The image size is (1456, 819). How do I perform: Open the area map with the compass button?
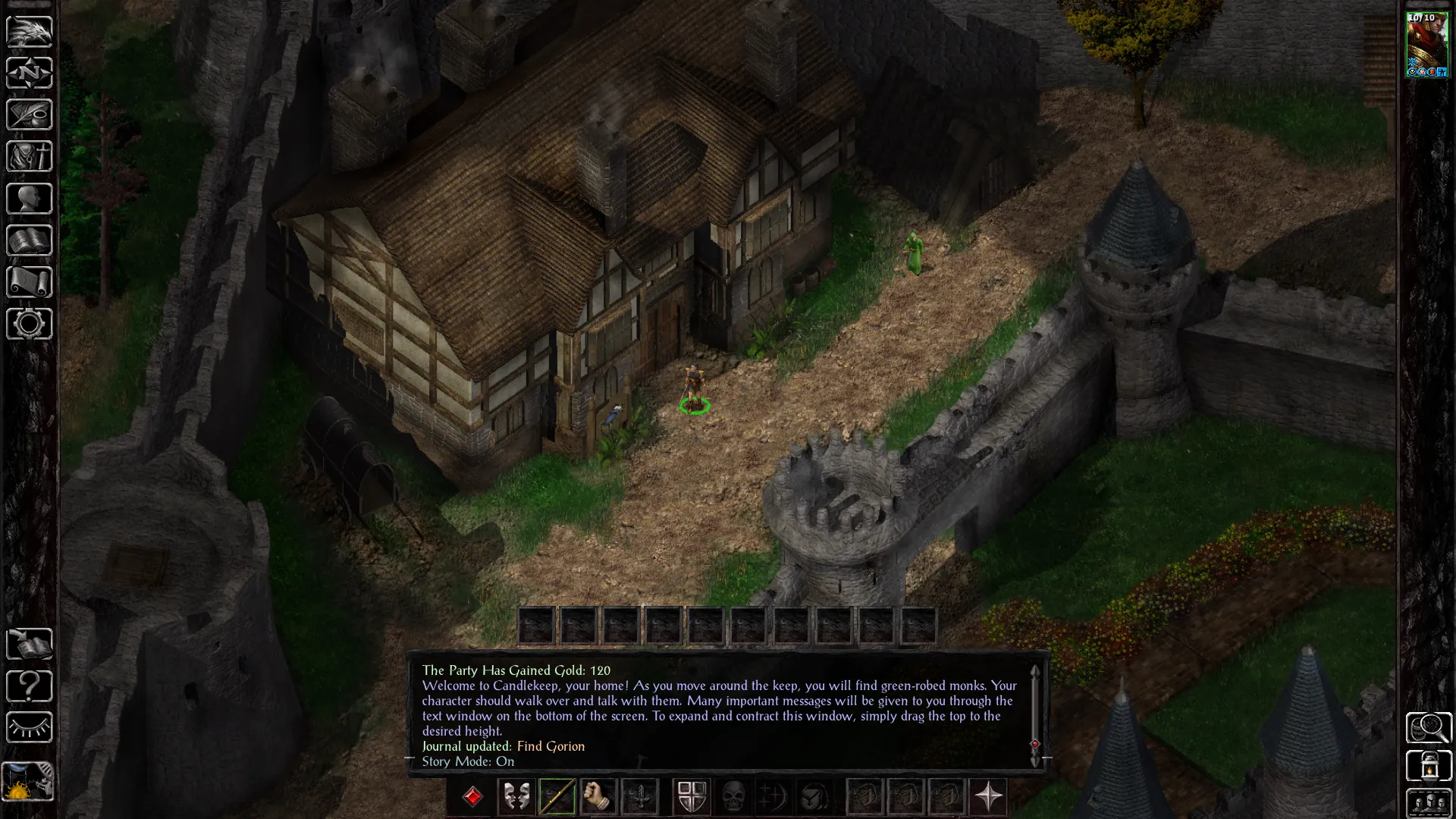(x=29, y=74)
